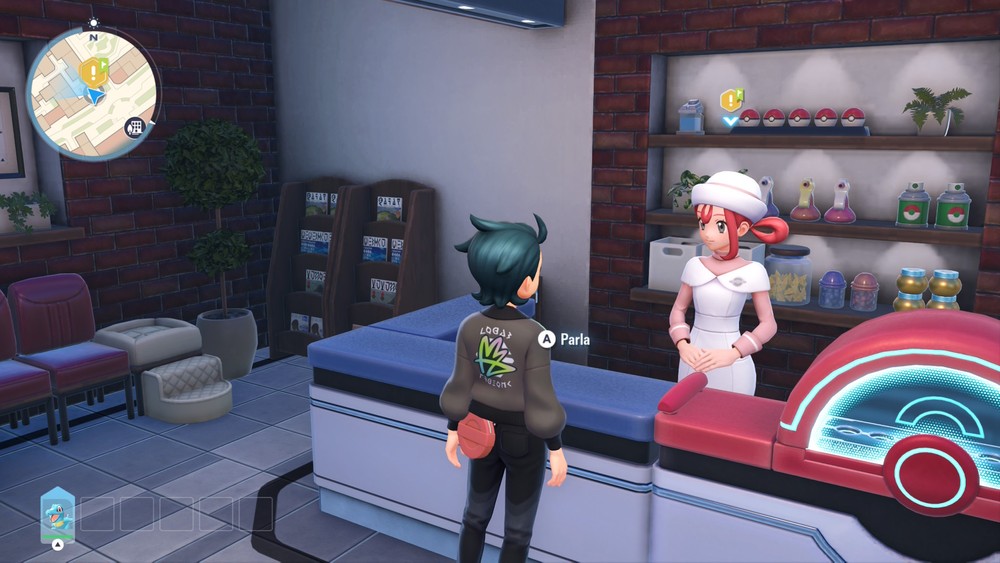
Task: Click the sun time-of-day icon above minimap
Action: point(94,22)
